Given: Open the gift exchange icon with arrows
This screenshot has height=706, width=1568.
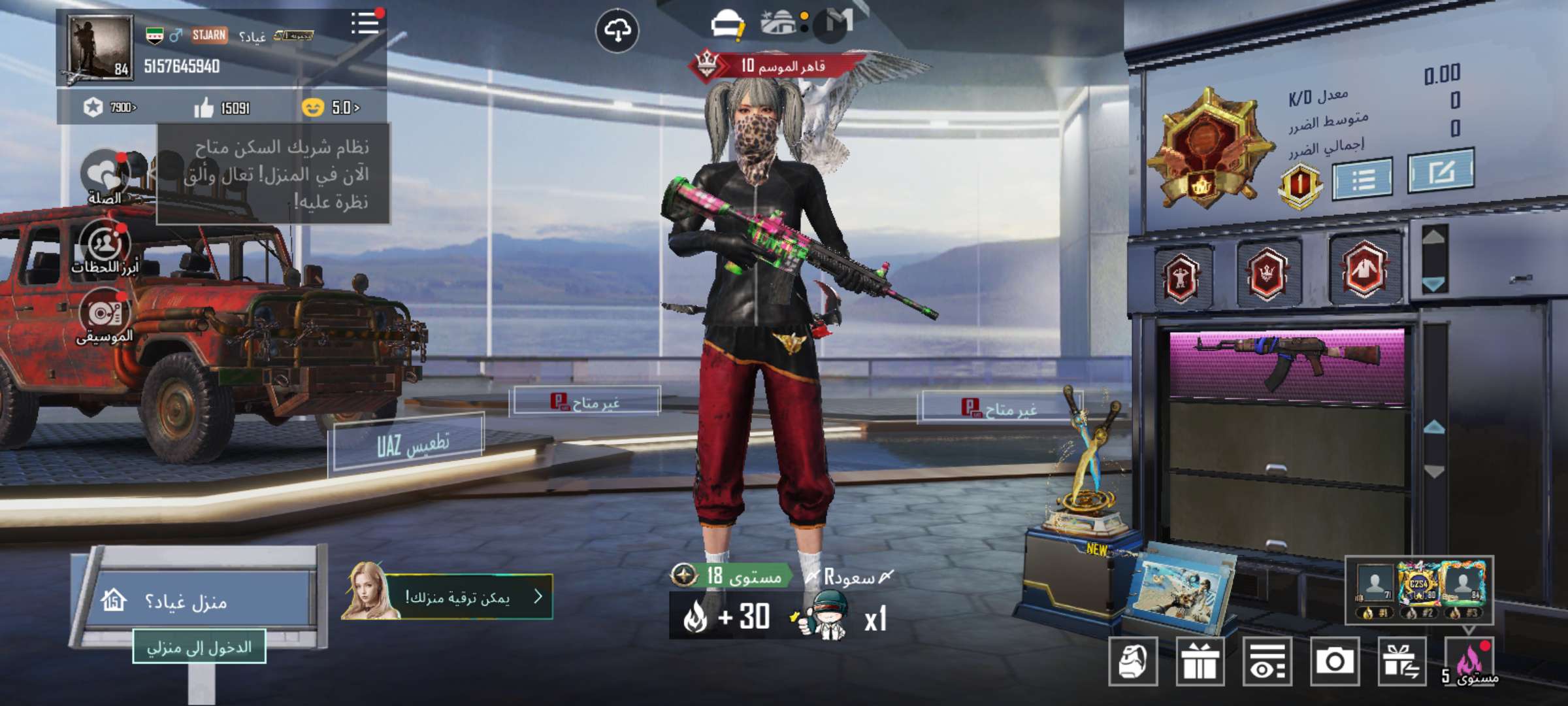Looking at the screenshot, I should (1402, 662).
